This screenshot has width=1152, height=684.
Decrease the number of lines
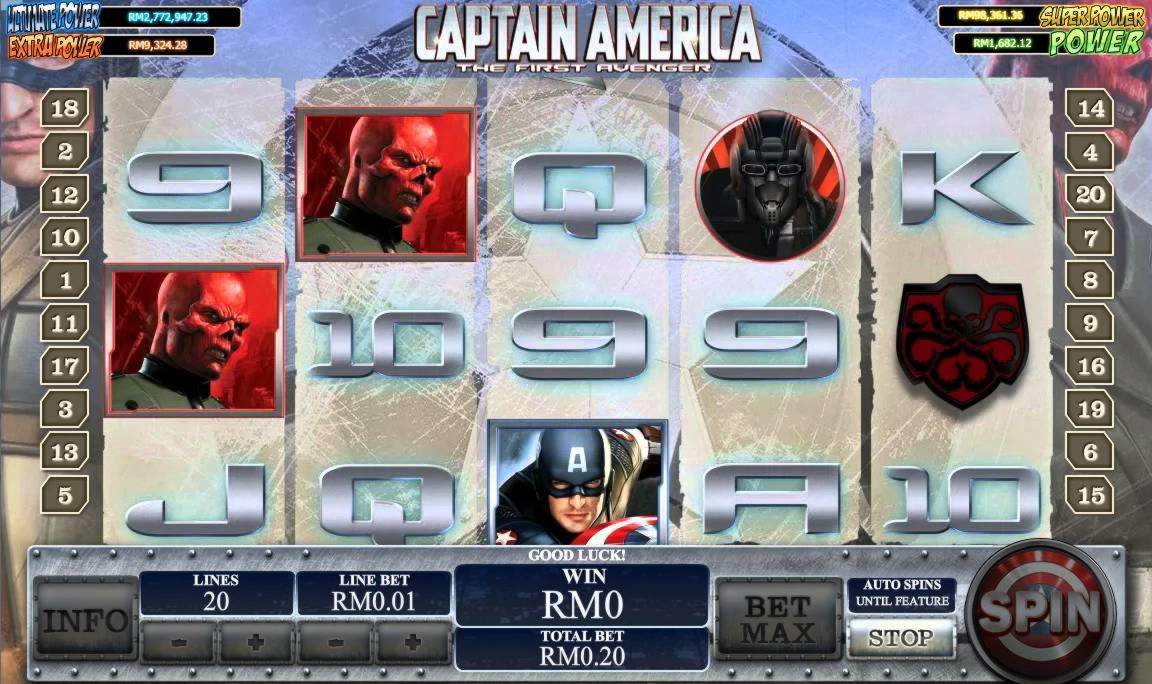pyautogui.click(x=178, y=641)
